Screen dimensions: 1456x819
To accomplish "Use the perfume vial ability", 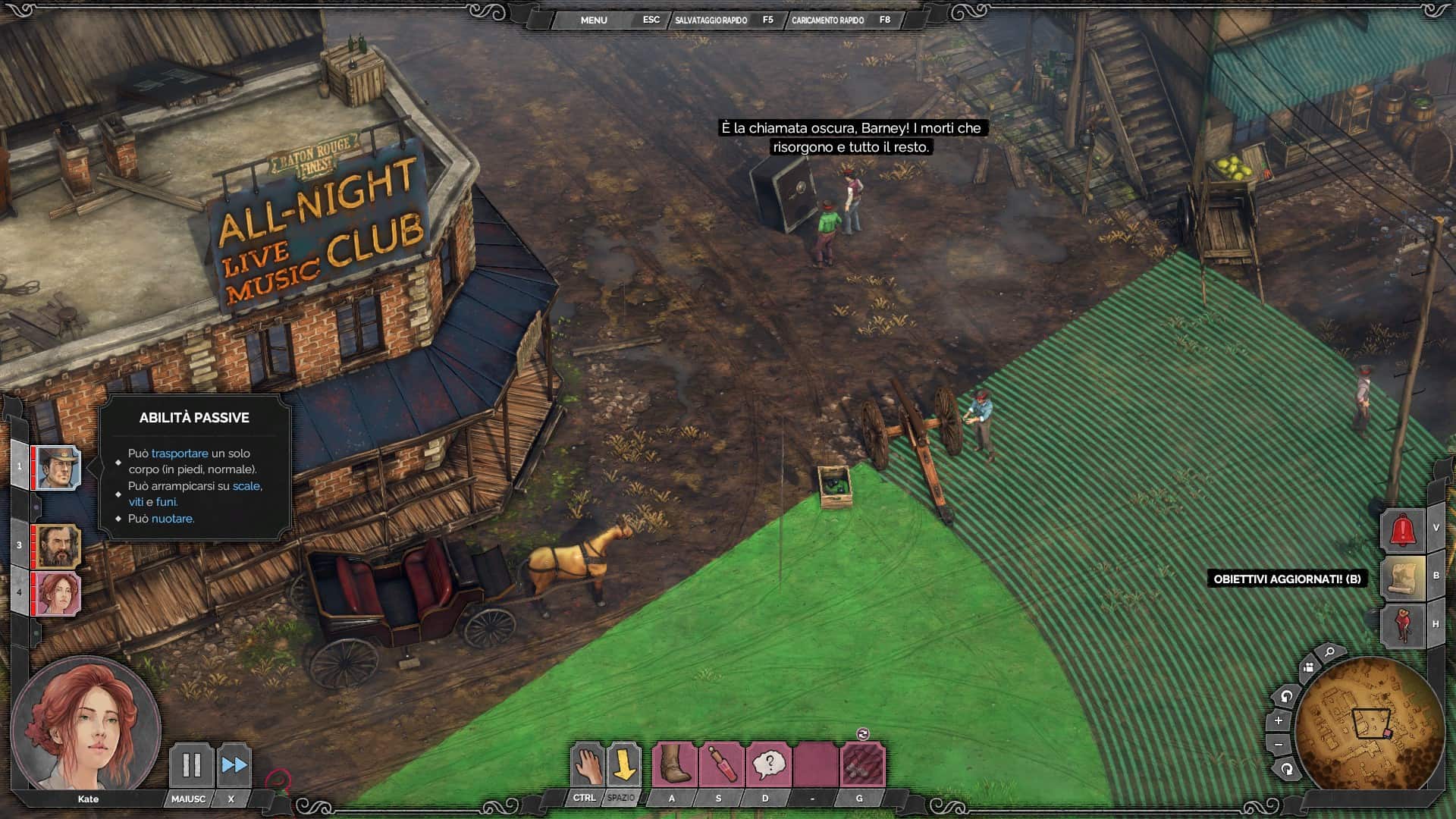I will 721,765.
